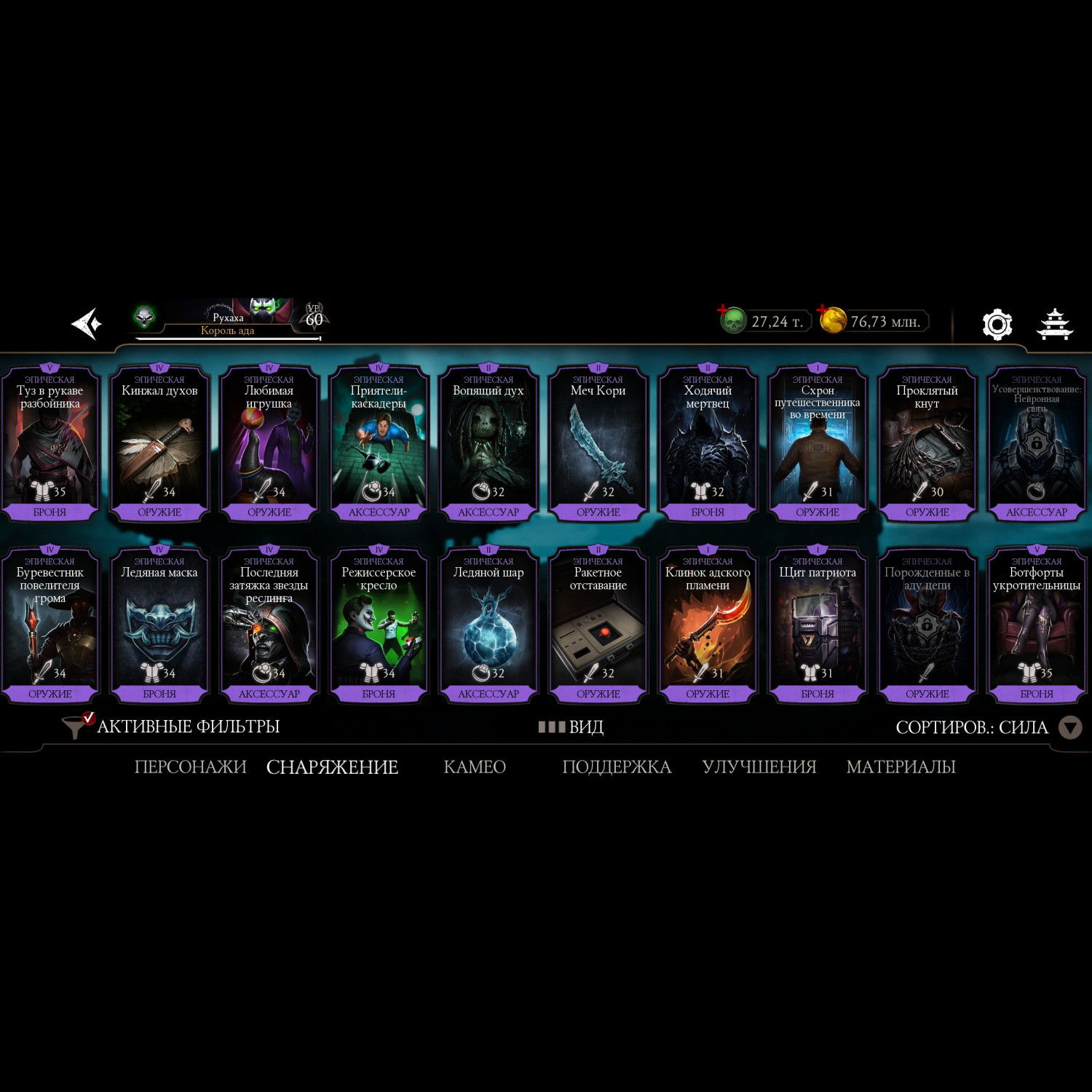This screenshot has width=1092, height=1092.
Task: Change the view layout with ВИД
Action: click(x=571, y=727)
